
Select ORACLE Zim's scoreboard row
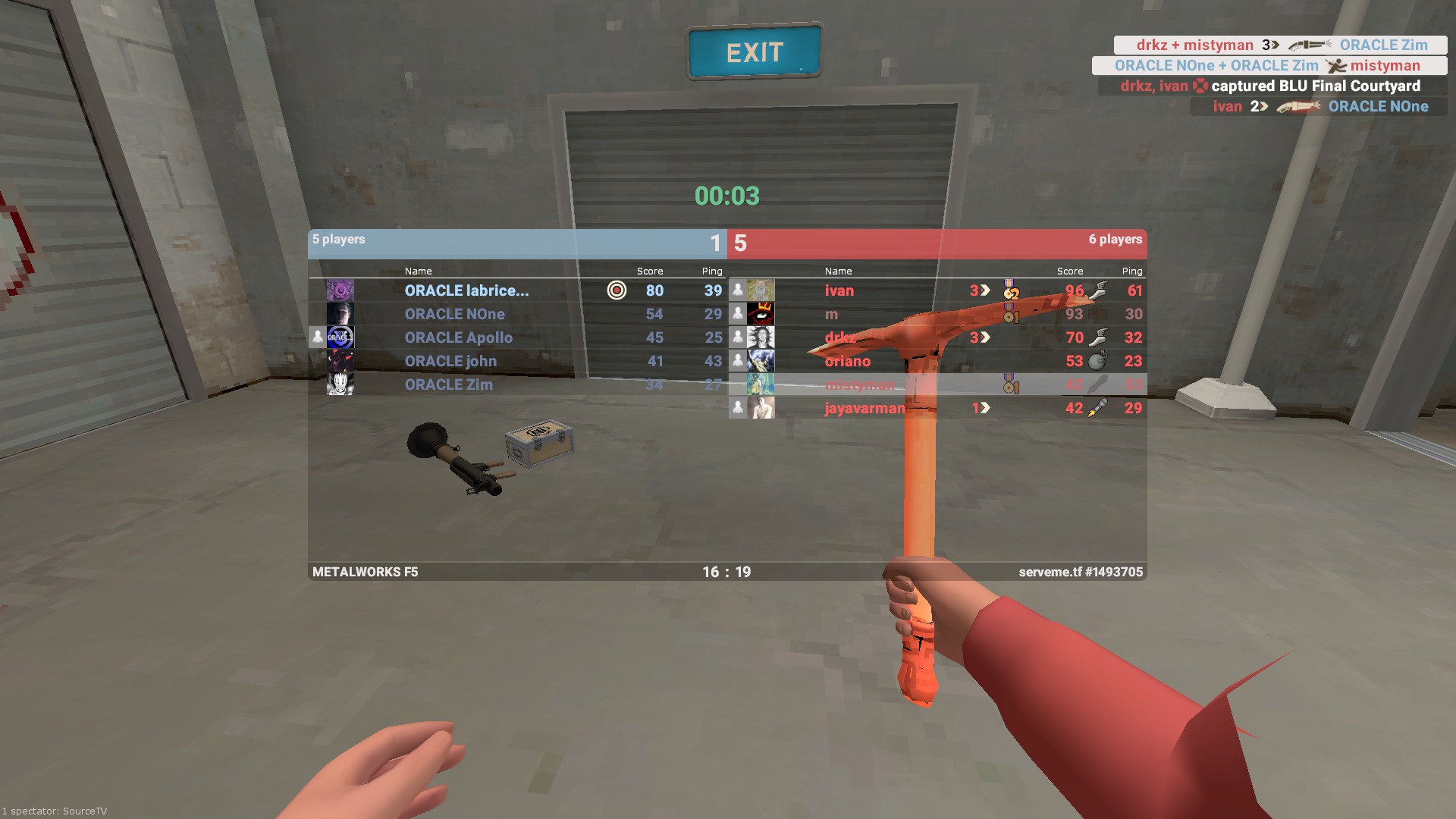click(x=448, y=384)
